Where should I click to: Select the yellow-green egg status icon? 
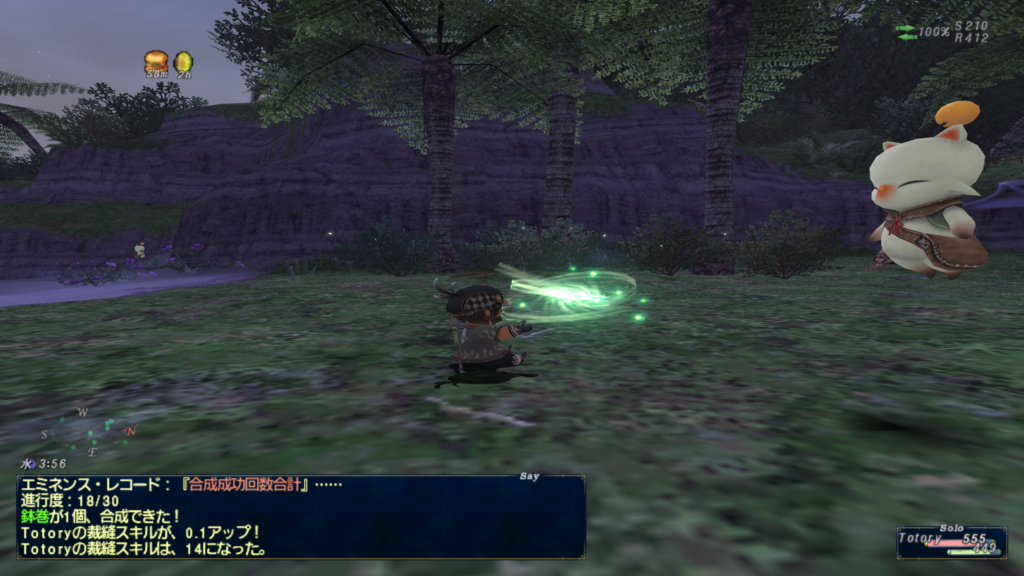tap(183, 62)
